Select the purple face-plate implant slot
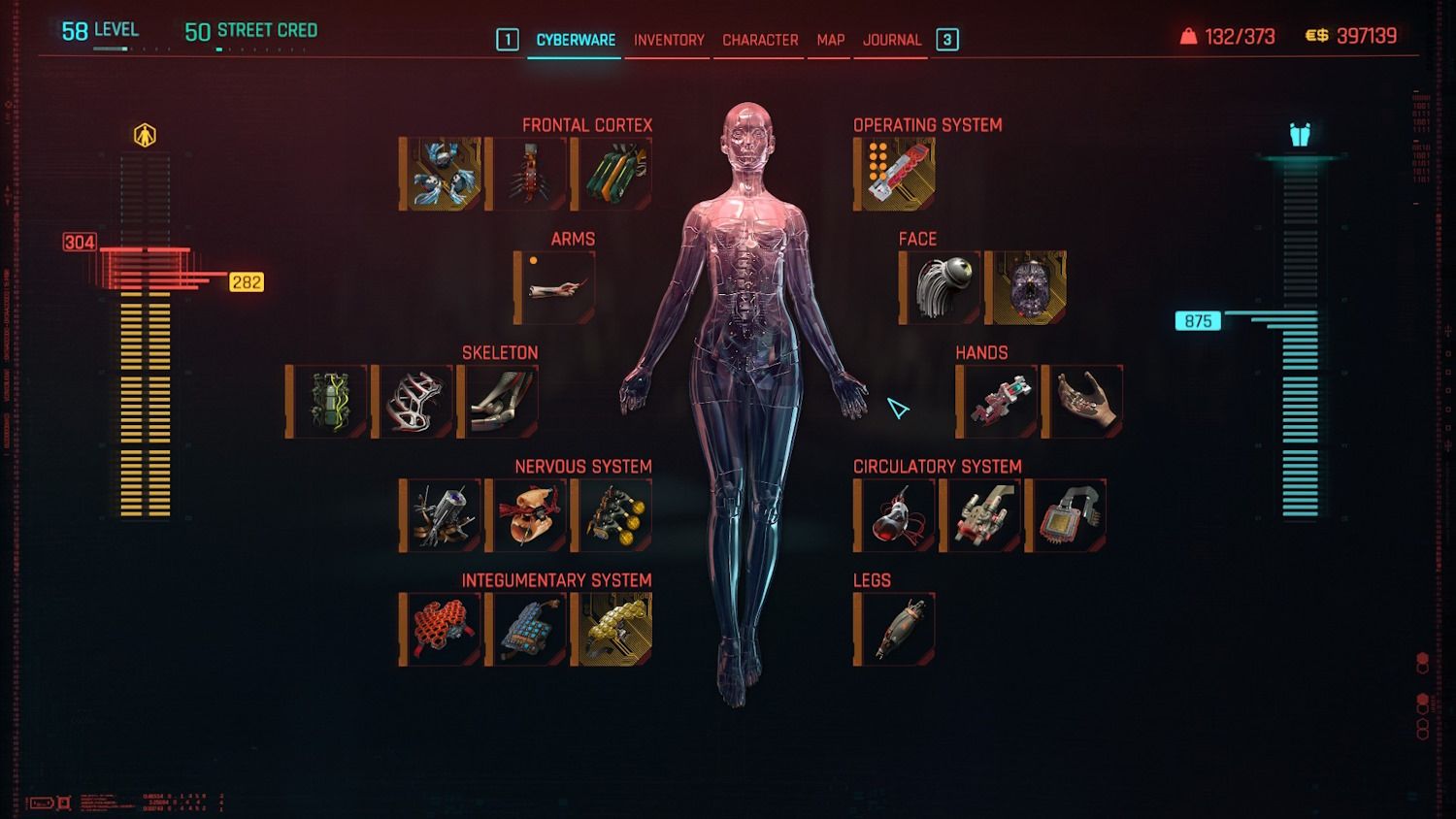1456x819 pixels. click(x=1026, y=287)
